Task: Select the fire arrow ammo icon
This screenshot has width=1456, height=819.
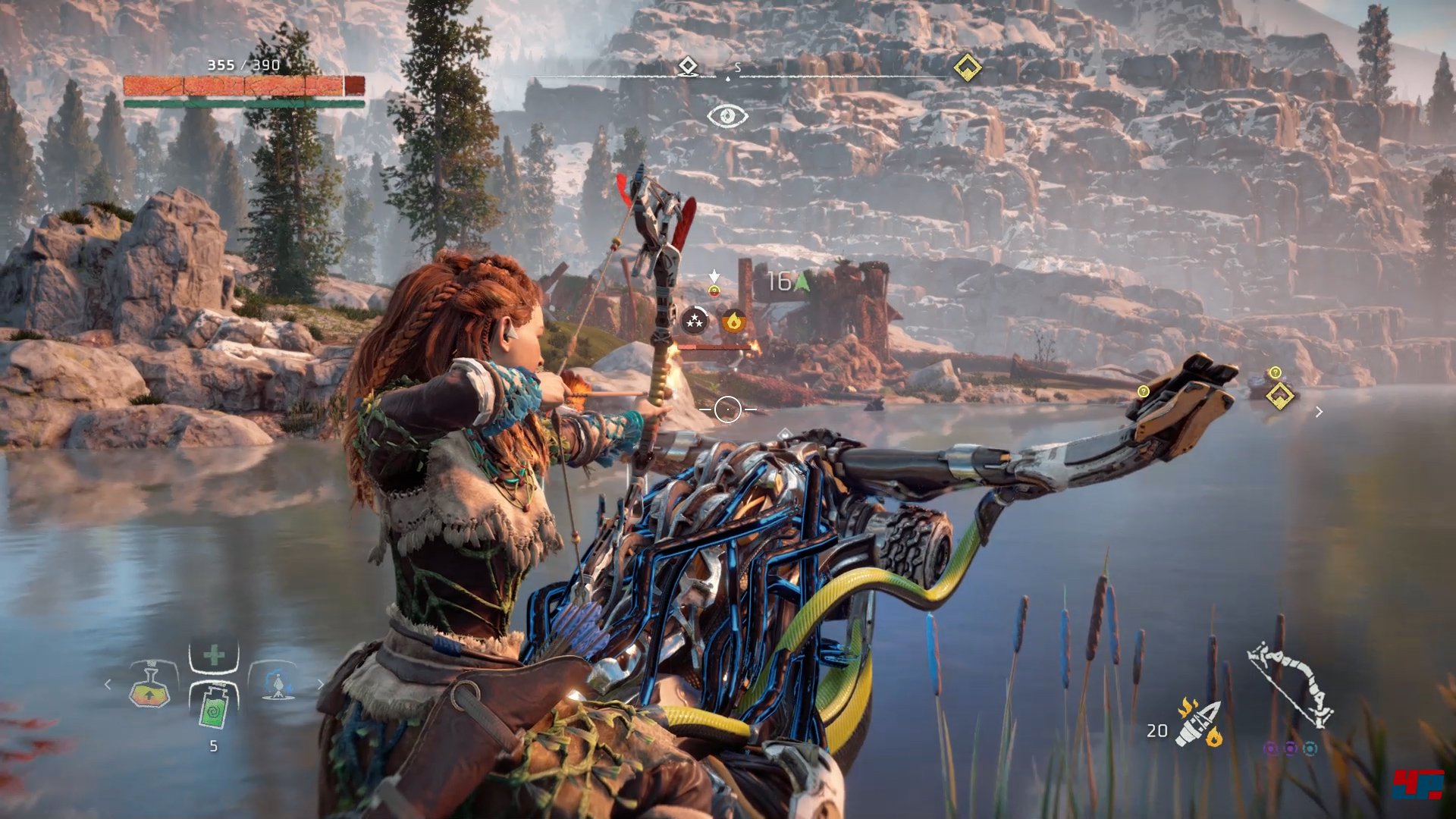Action: point(1198,723)
